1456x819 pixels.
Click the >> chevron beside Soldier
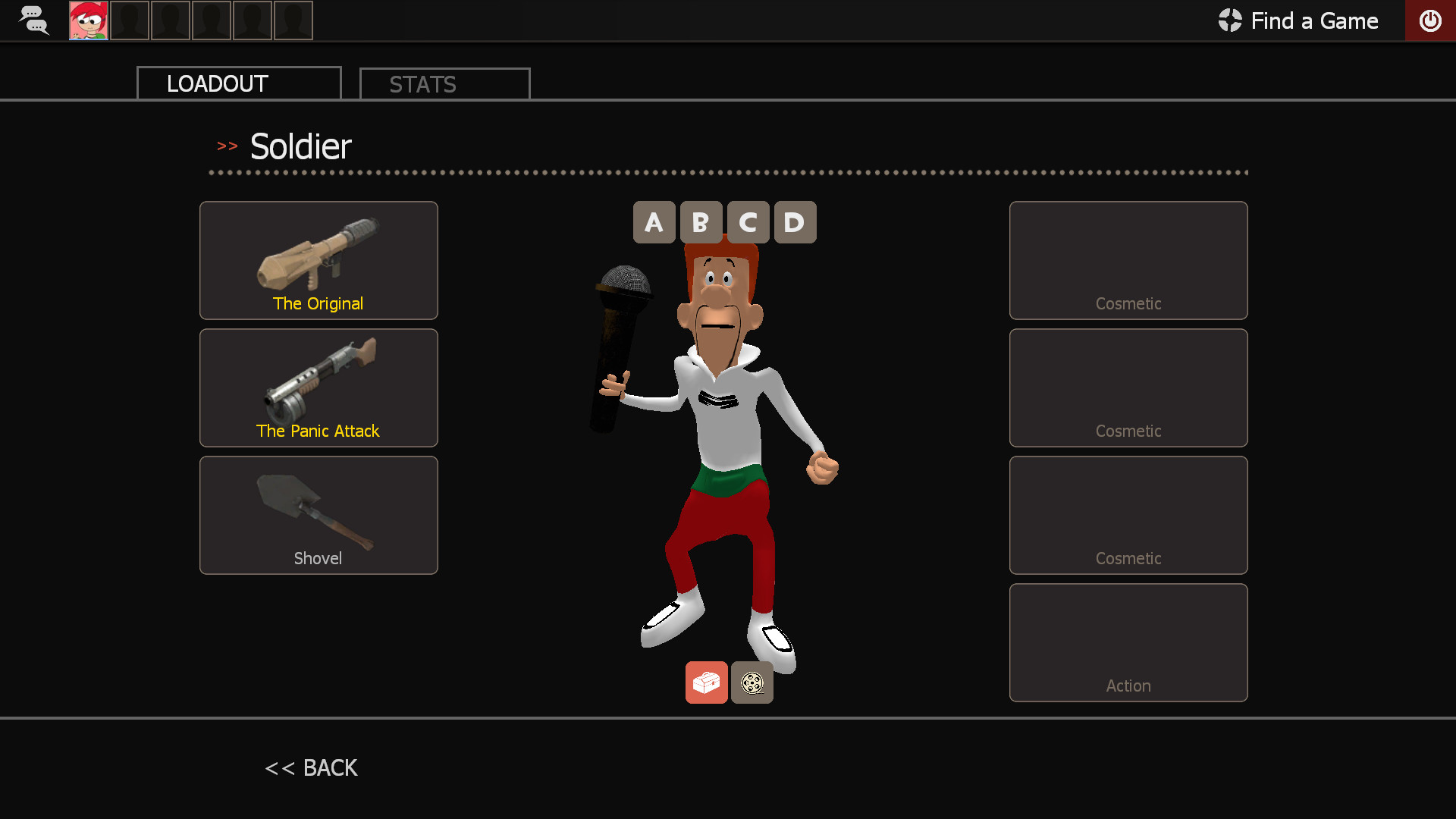[x=227, y=146]
